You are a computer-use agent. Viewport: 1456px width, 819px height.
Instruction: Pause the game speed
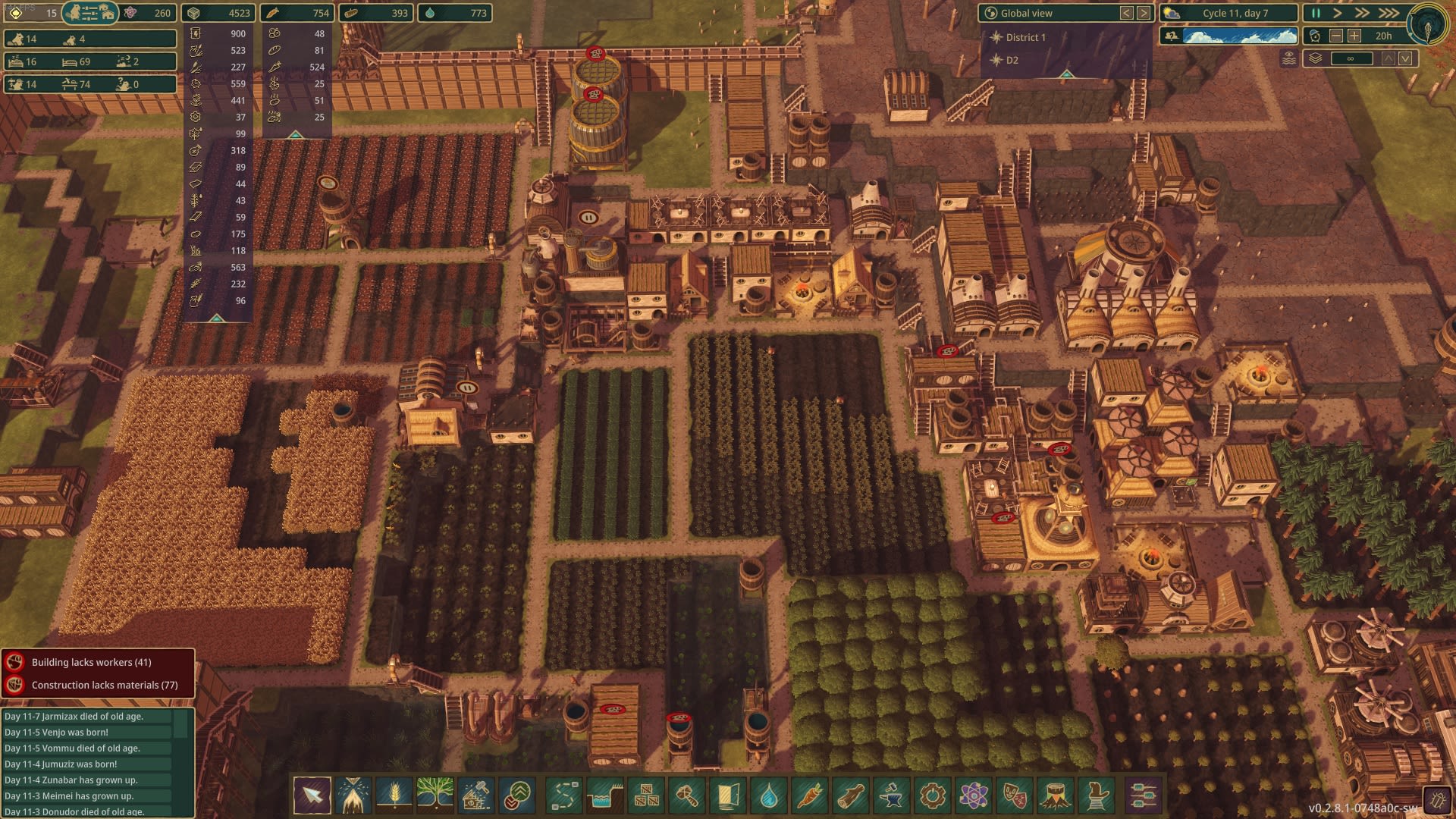1316,13
